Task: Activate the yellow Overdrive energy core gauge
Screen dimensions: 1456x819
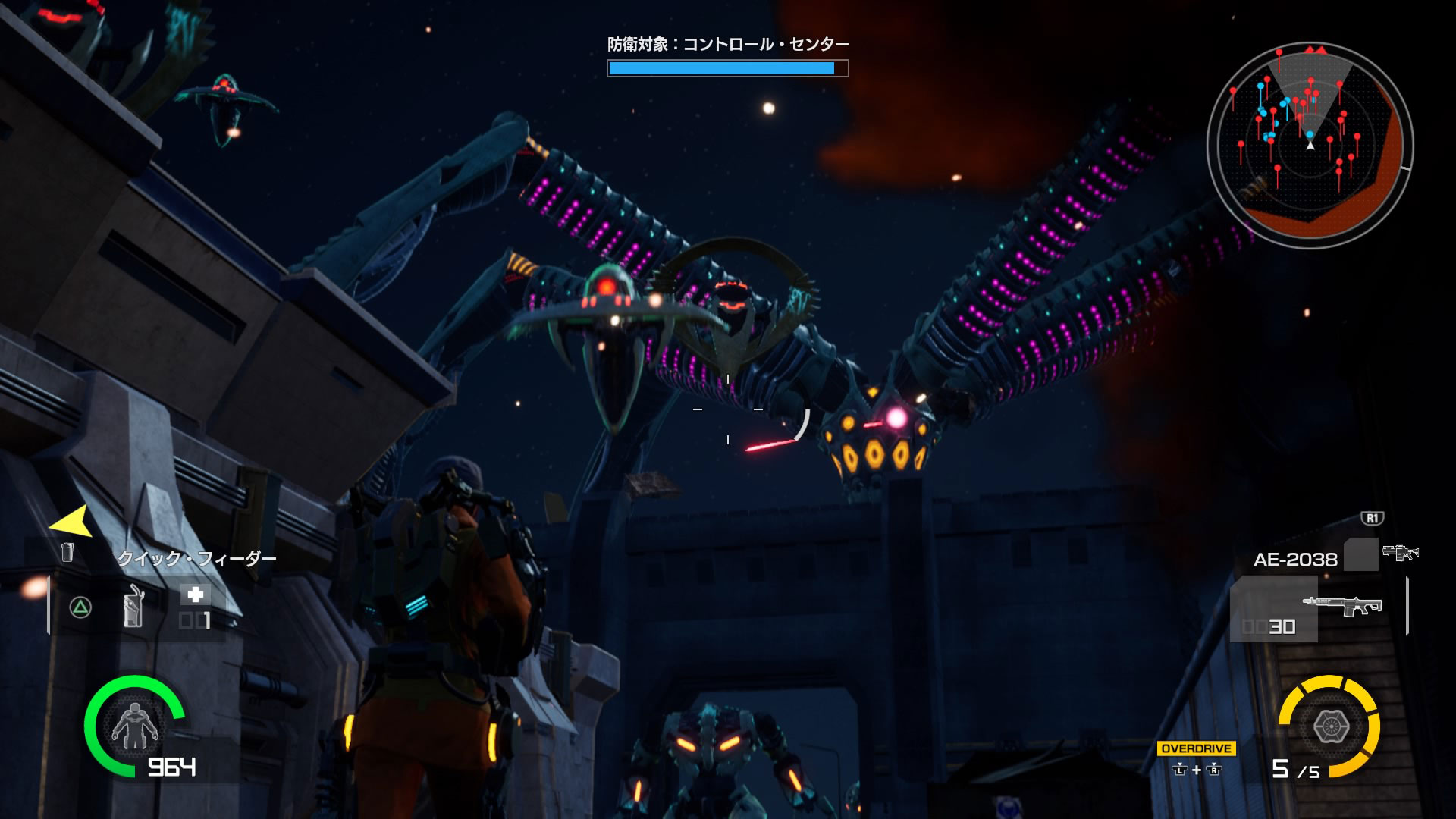Action: (1329, 726)
